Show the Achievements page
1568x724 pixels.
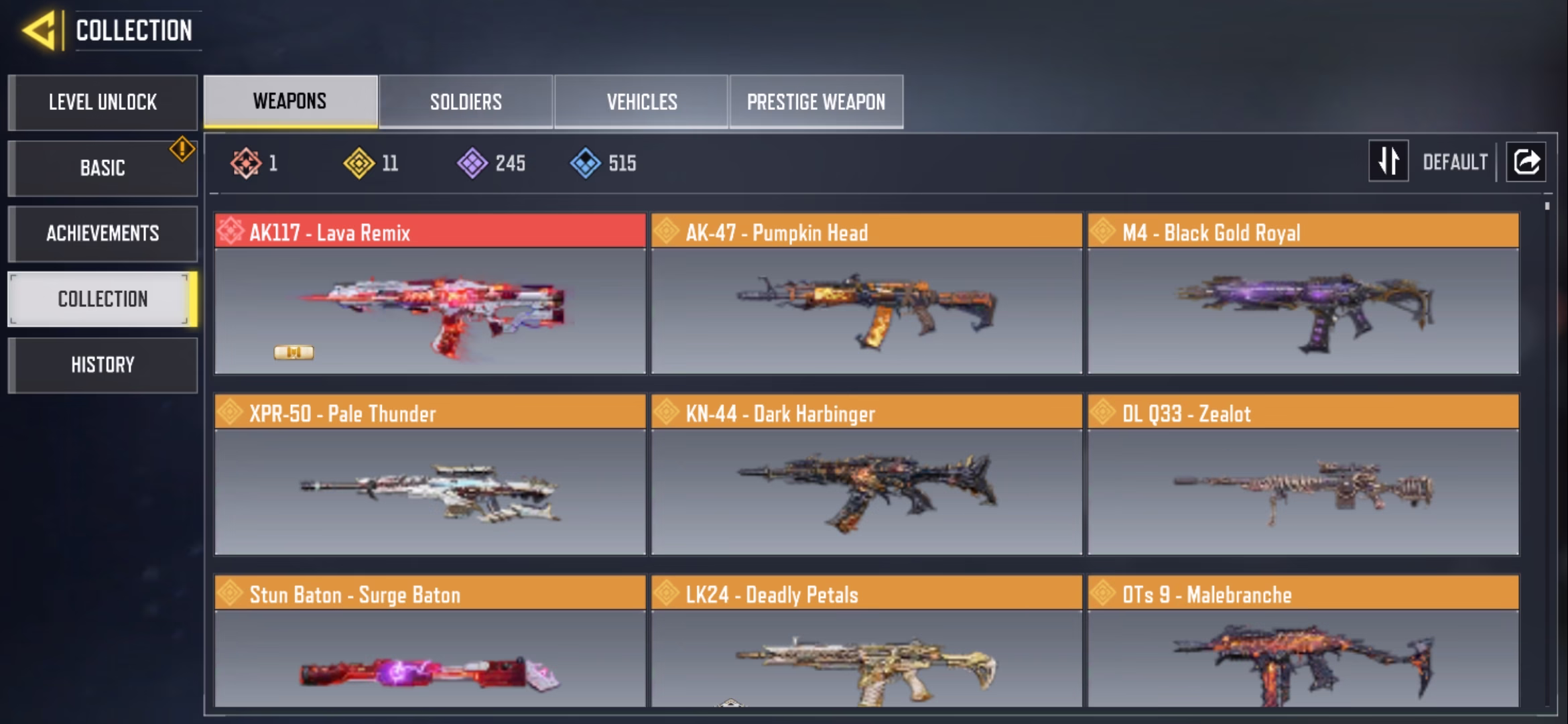tap(103, 233)
